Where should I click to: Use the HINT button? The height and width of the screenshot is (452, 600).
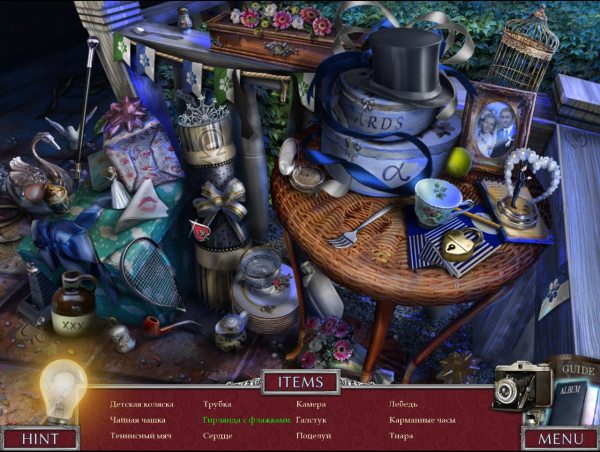[40, 438]
